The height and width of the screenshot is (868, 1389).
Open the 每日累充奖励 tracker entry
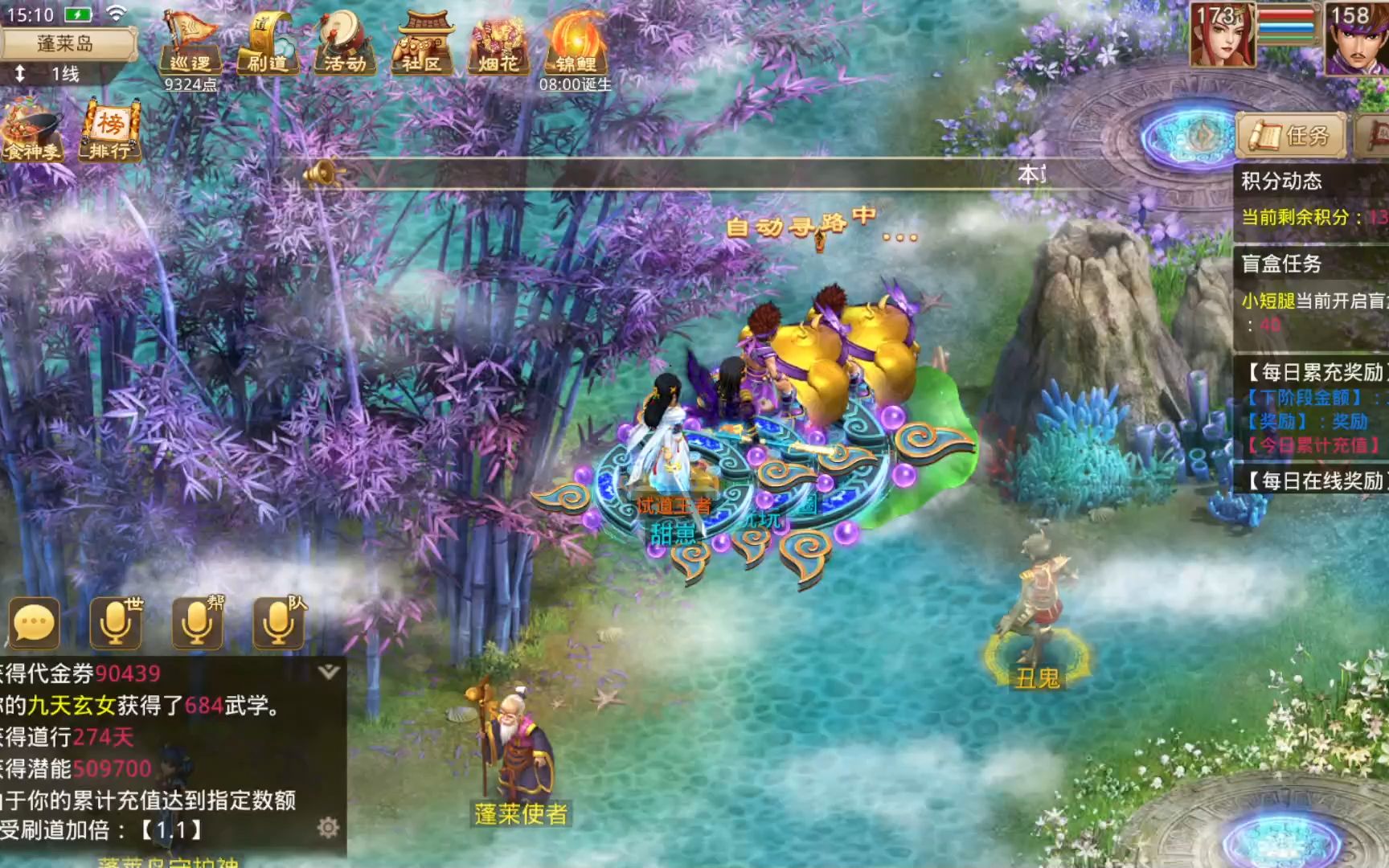tap(1315, 372)
